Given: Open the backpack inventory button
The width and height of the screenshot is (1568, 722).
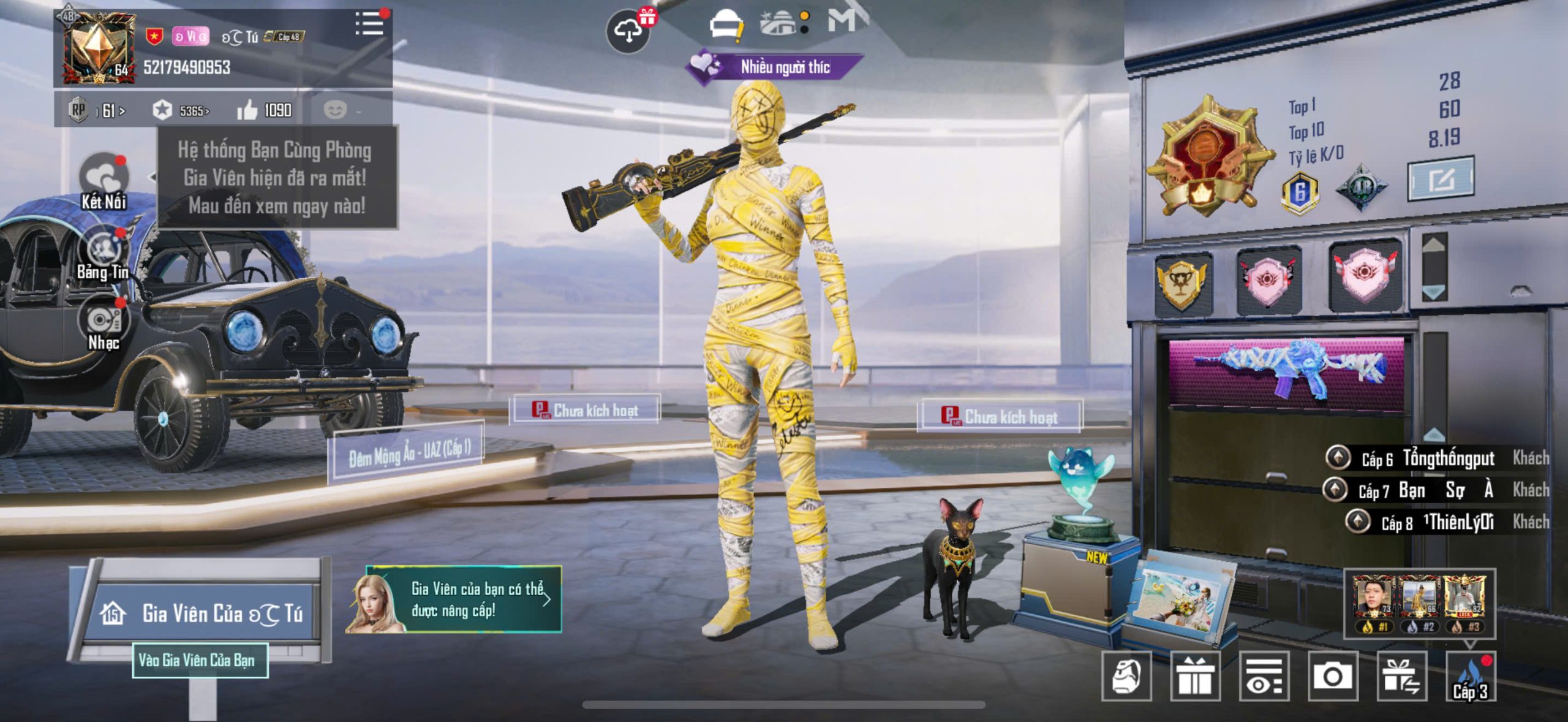Looking at the screenshot, I should click(1126, 676).
